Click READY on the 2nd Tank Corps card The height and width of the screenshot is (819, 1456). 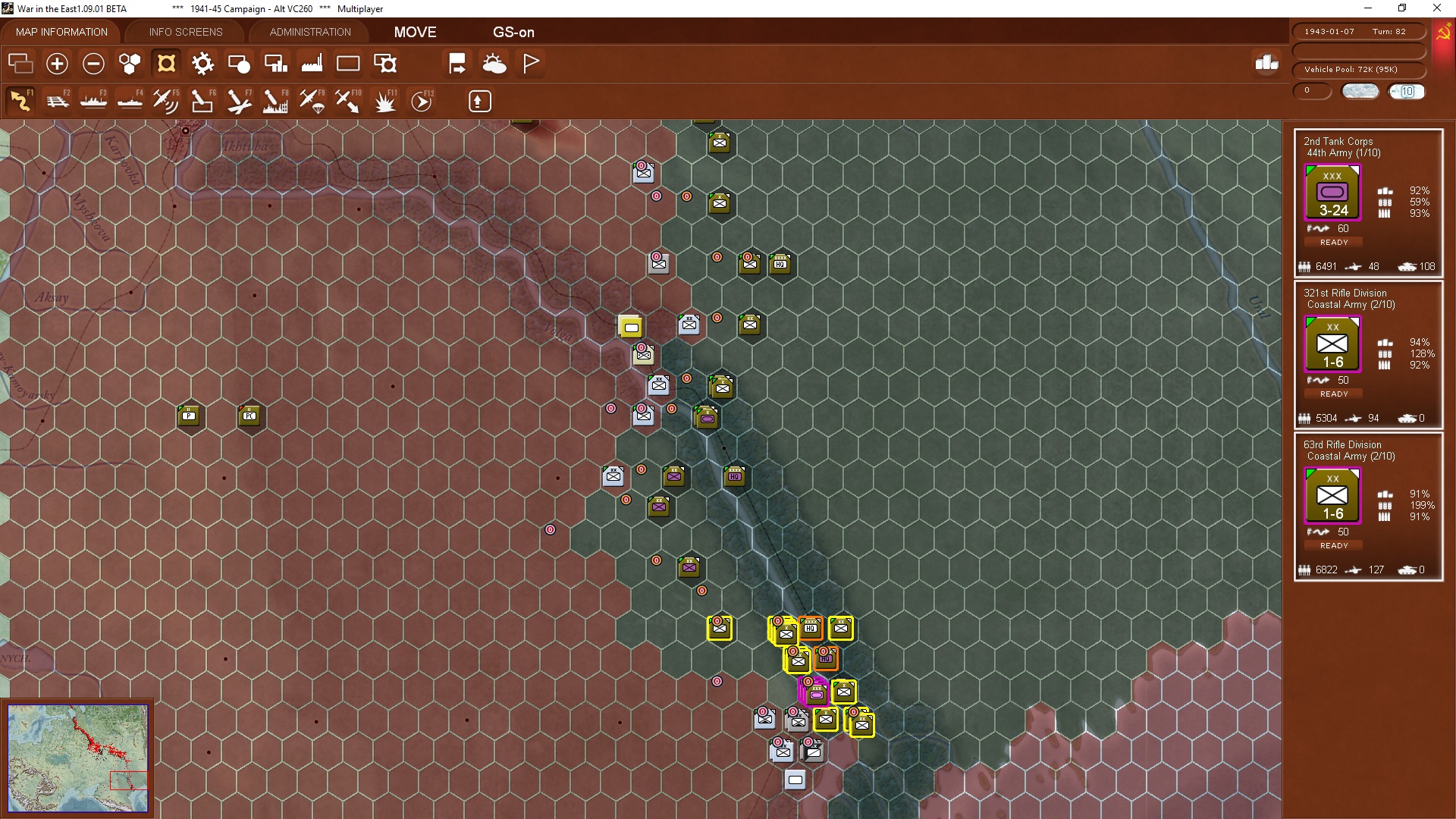pyautogui.click(x=1333, y=242)
